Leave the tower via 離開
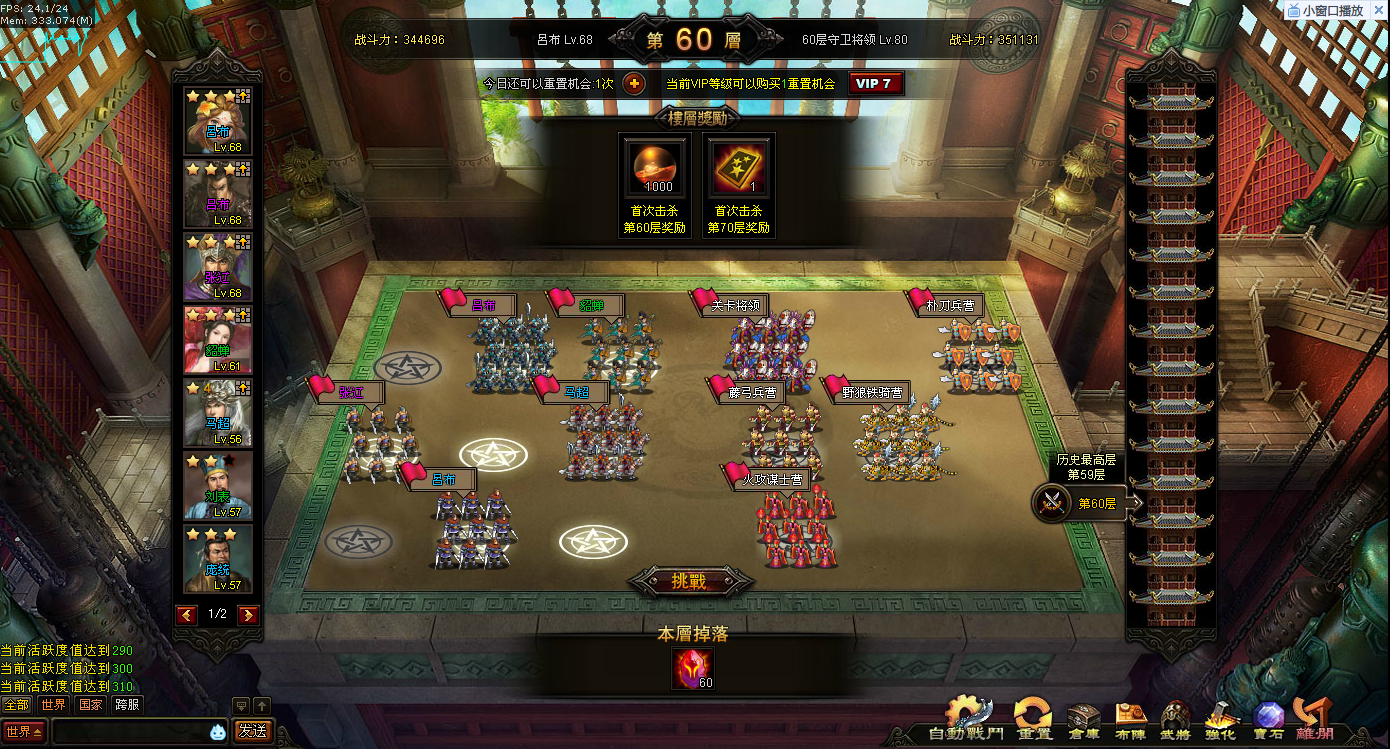Viewport: 1390px width, 749px height. [x=1312, y=720]
